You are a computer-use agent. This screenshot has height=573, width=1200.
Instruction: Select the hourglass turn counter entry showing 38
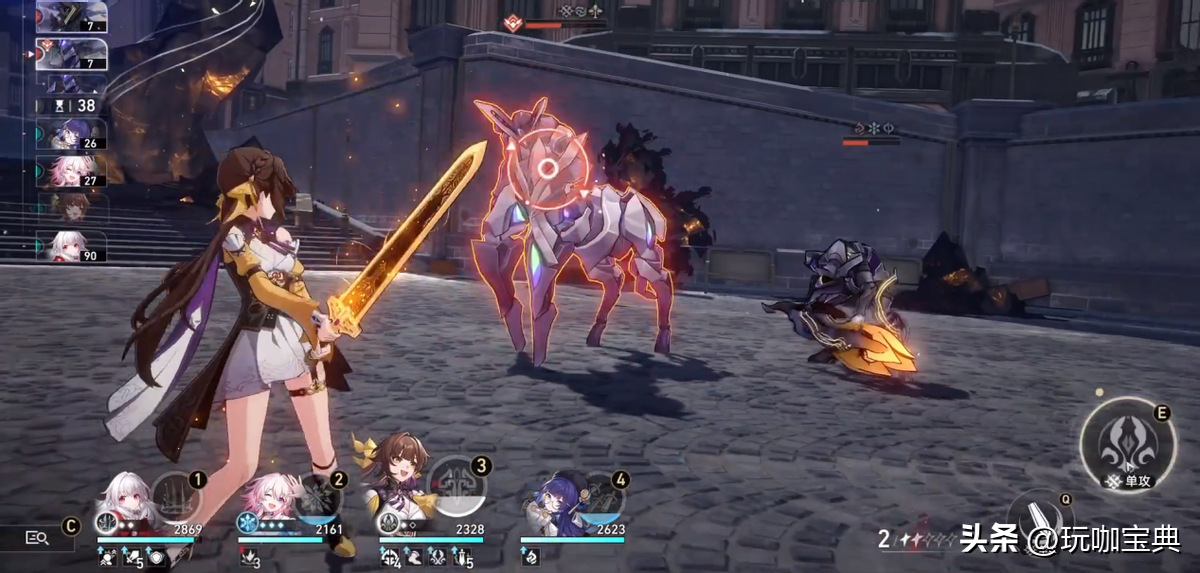click(71, 104)
